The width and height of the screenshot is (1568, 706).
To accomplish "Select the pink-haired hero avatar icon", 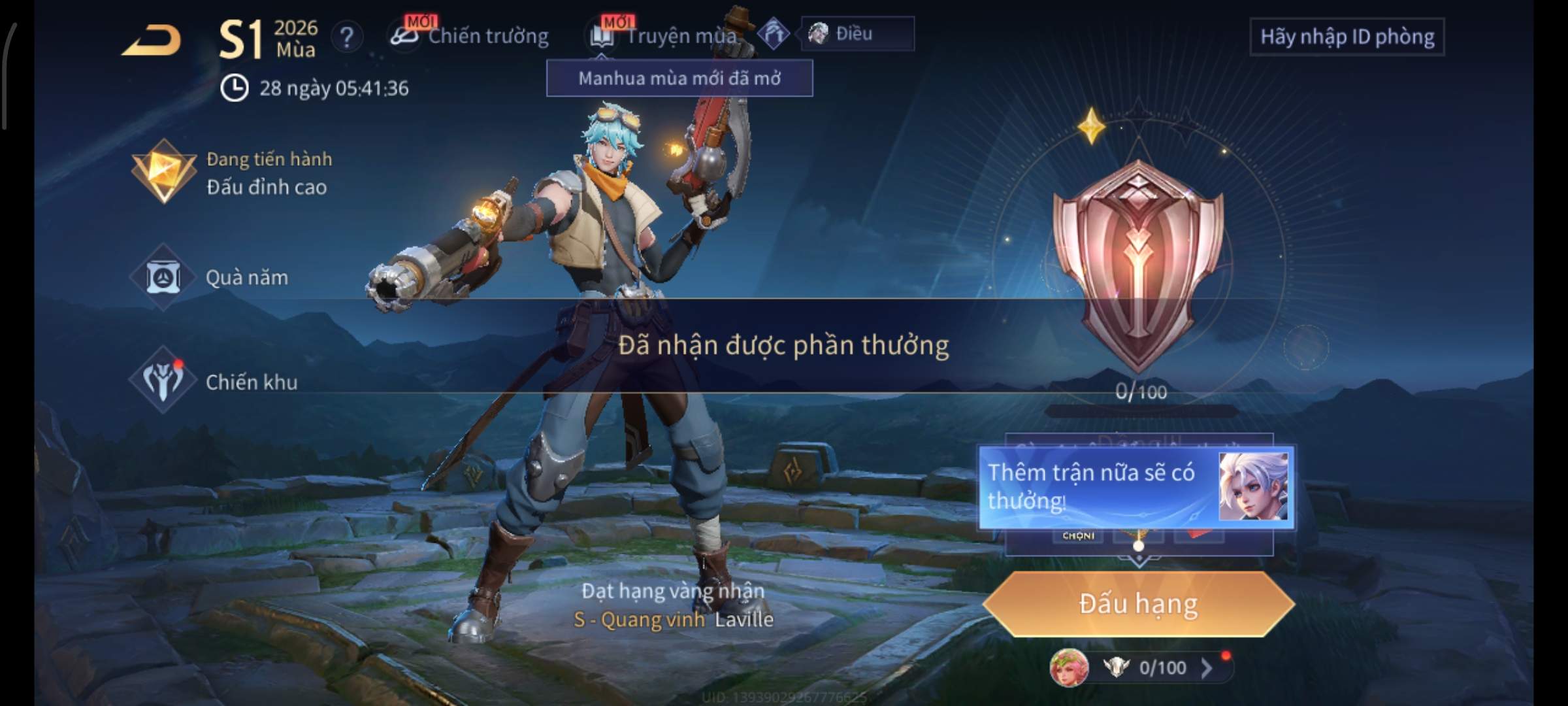I will [1069, 667].
